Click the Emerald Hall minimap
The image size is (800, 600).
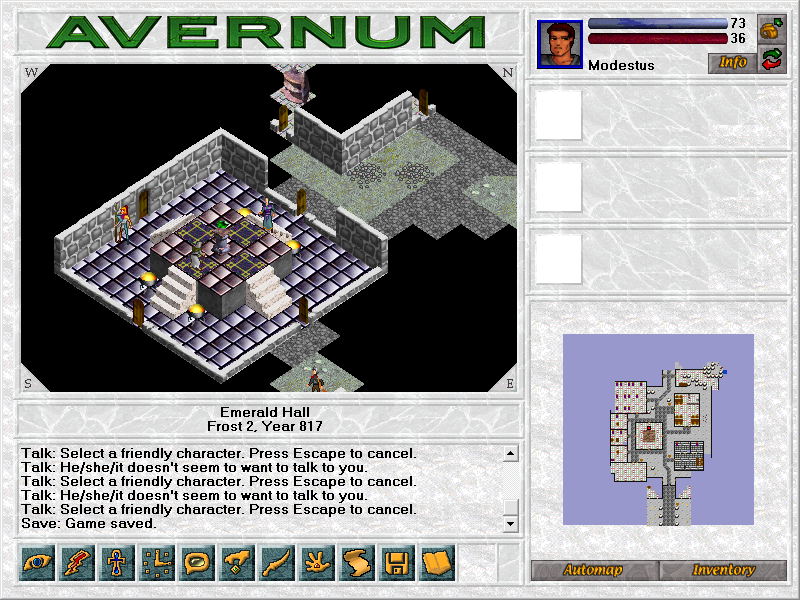pyautogui.click(x=657, y=429)
